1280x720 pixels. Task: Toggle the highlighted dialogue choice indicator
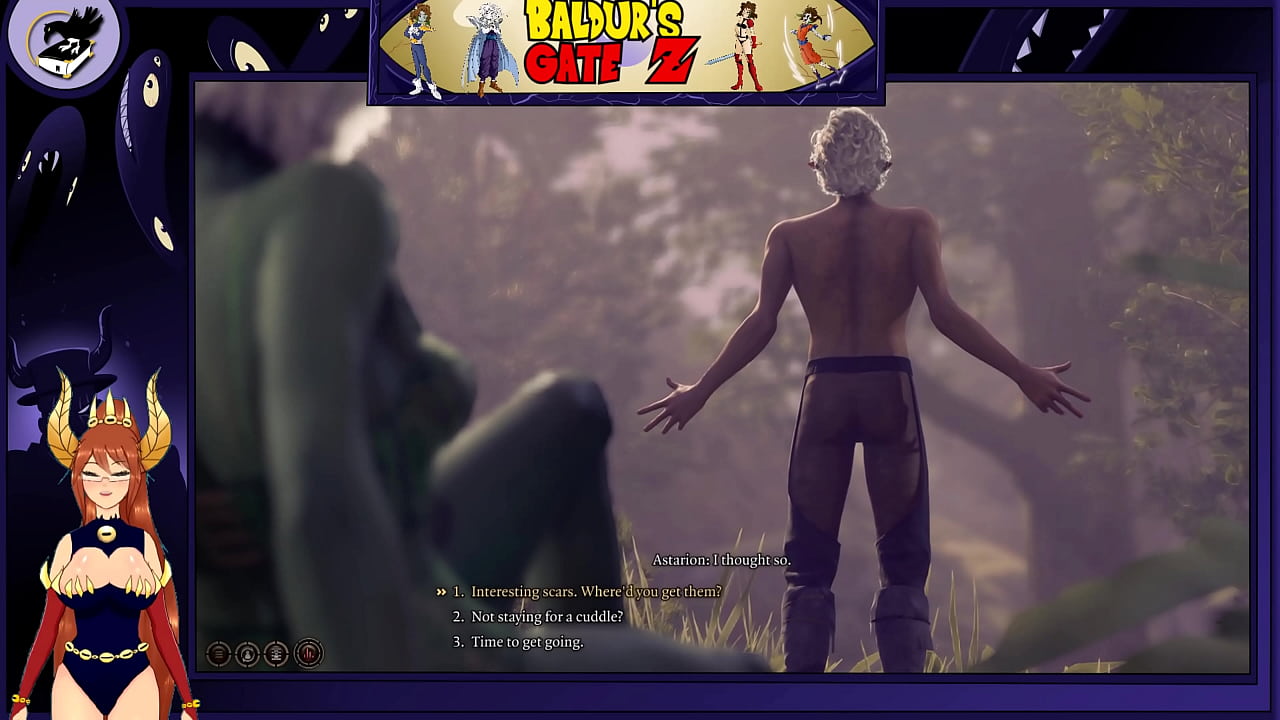(x=441, y=590)
